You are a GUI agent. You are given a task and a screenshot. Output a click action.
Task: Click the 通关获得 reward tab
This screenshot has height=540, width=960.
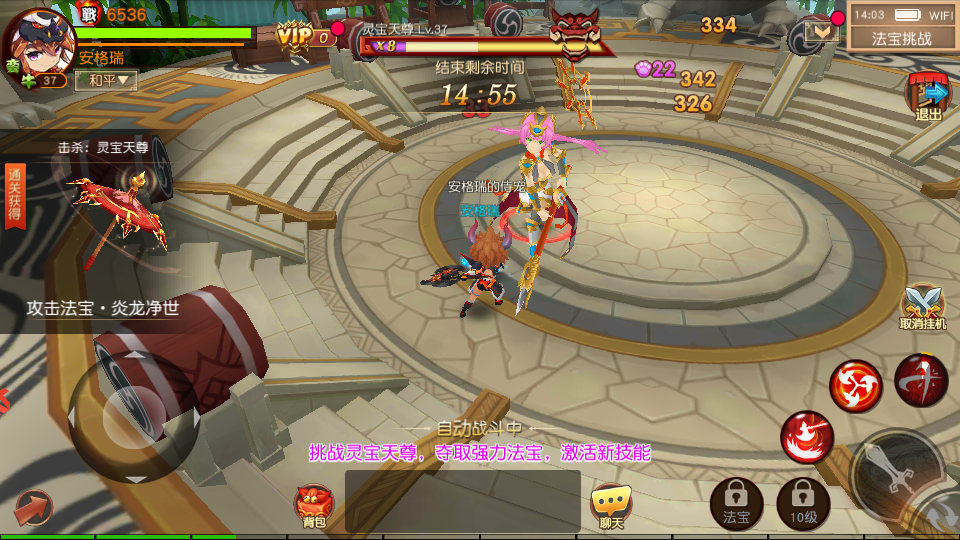[x=15, y=197]
